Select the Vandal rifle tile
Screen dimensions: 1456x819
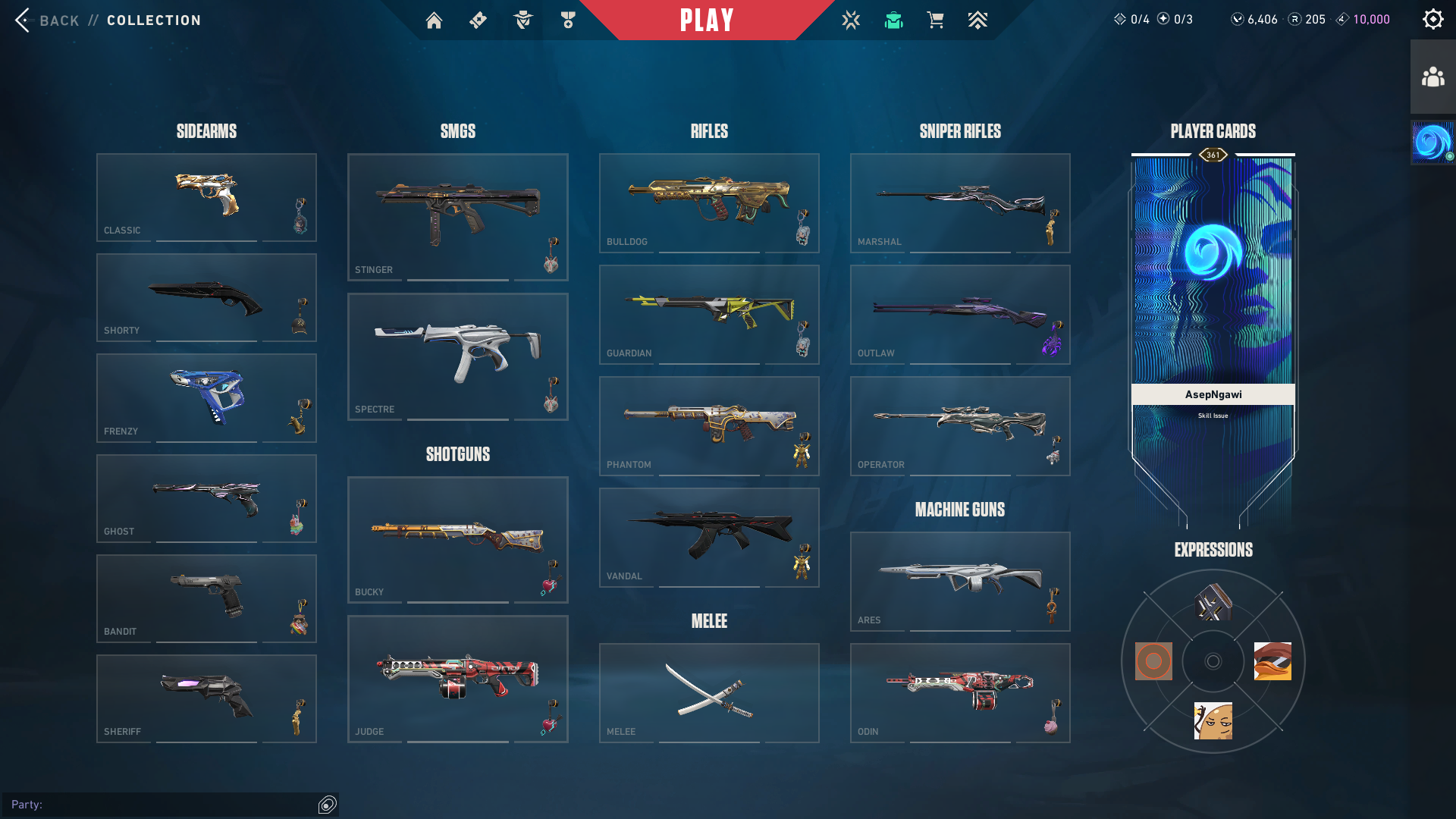point(708,537)
